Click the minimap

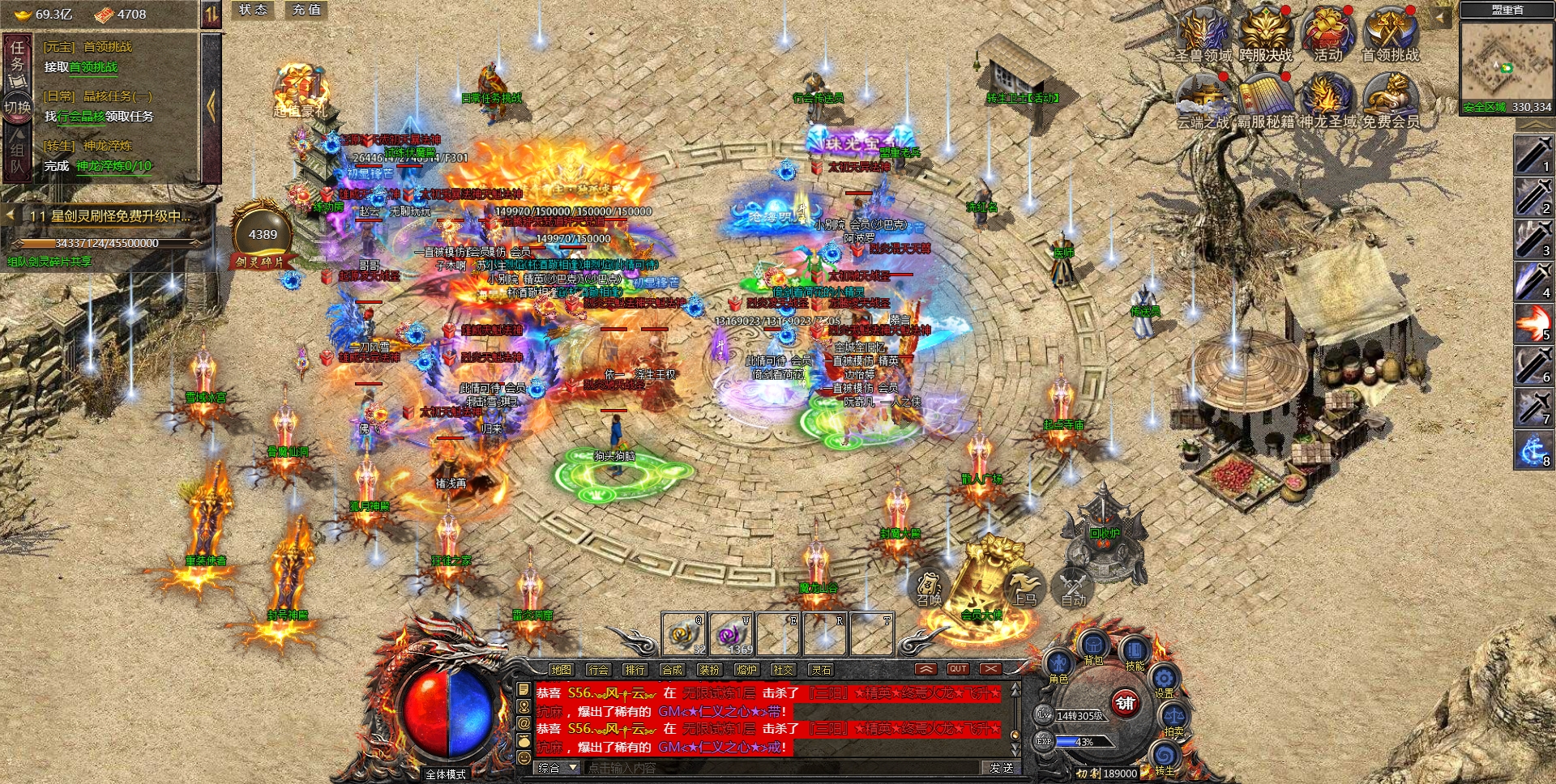[1506, 58]
